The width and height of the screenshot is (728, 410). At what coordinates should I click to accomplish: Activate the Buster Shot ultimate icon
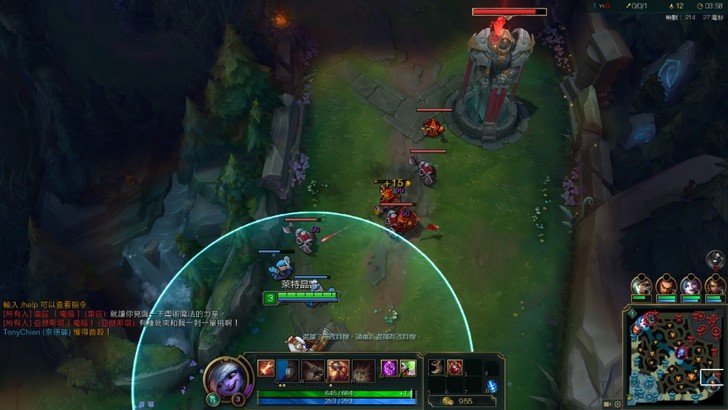tap(363, 370)
